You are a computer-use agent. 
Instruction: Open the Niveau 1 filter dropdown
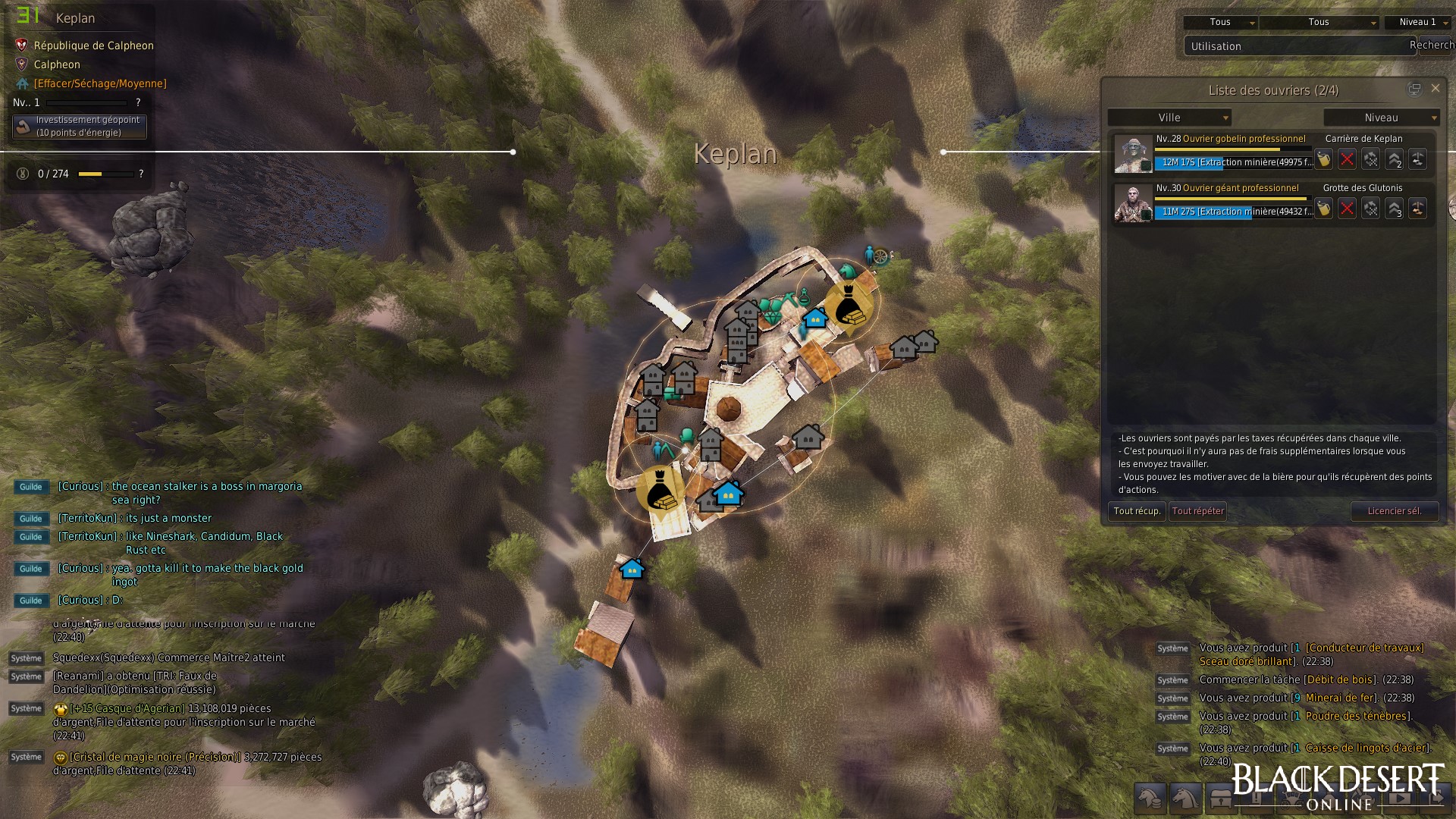(x=1417, y=22)
